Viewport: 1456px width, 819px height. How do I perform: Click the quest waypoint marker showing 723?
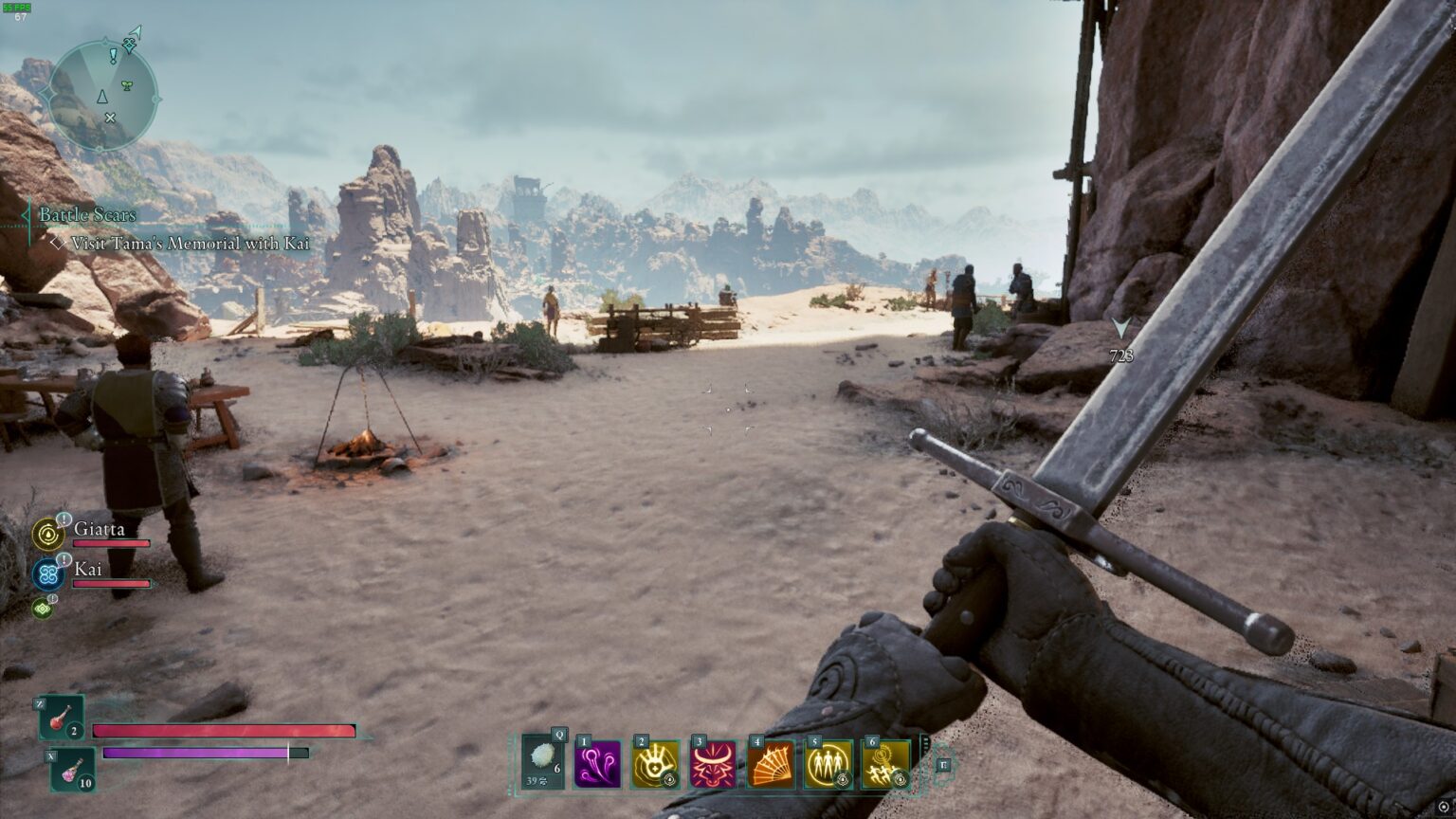(x=1122, y=329)
